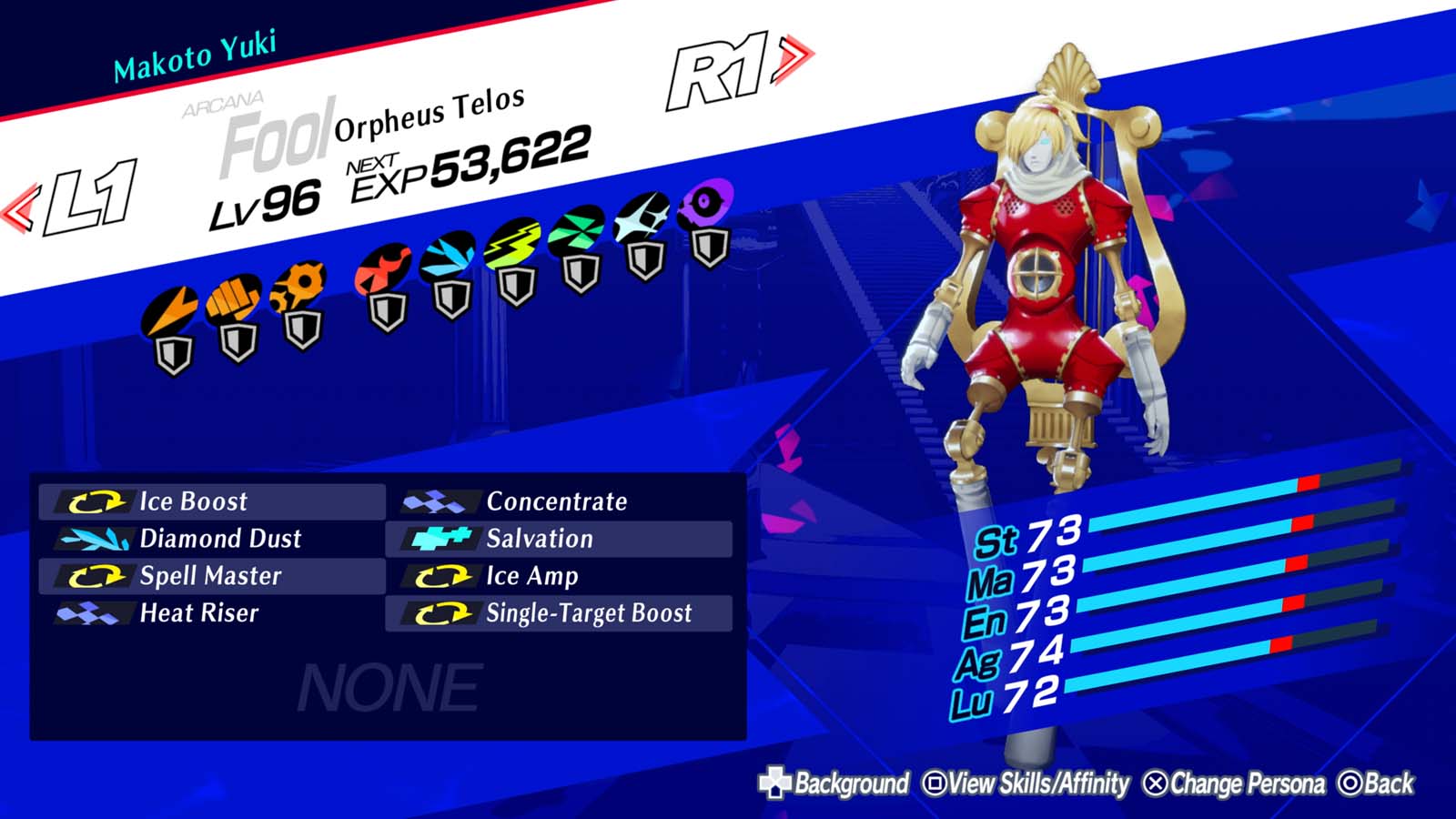Click the D-pad Background icon

click(x=773, y=781)
